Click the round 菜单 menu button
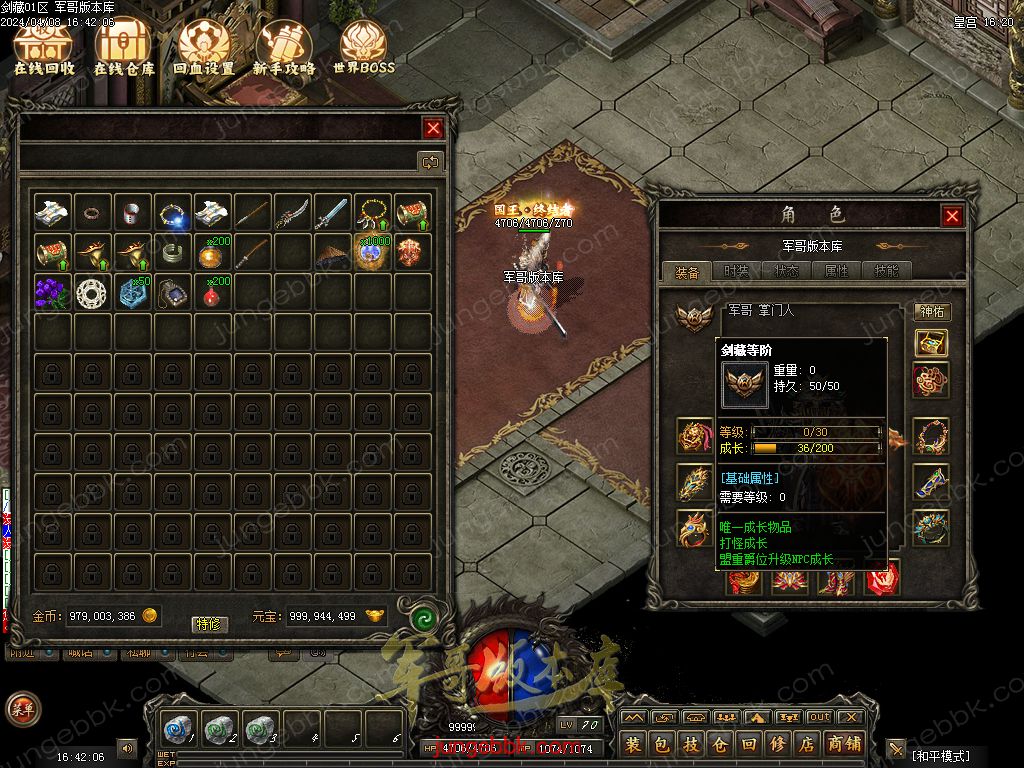The height and width of the screenshot is (768, 1024). (x=22, y=709)
